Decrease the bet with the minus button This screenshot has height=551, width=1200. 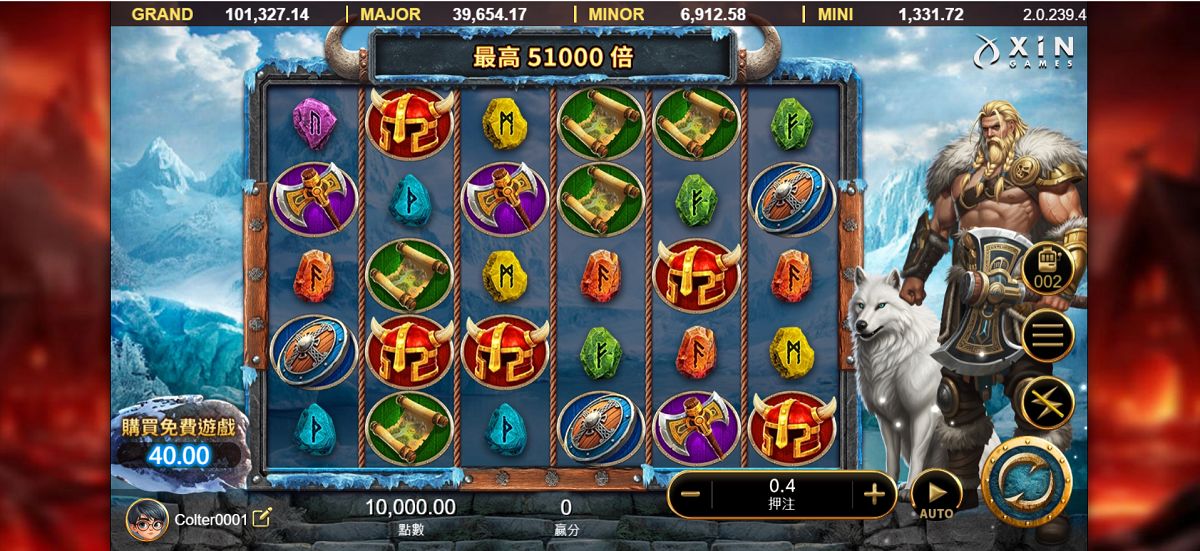pyautogui.click(x=690, y=493)
